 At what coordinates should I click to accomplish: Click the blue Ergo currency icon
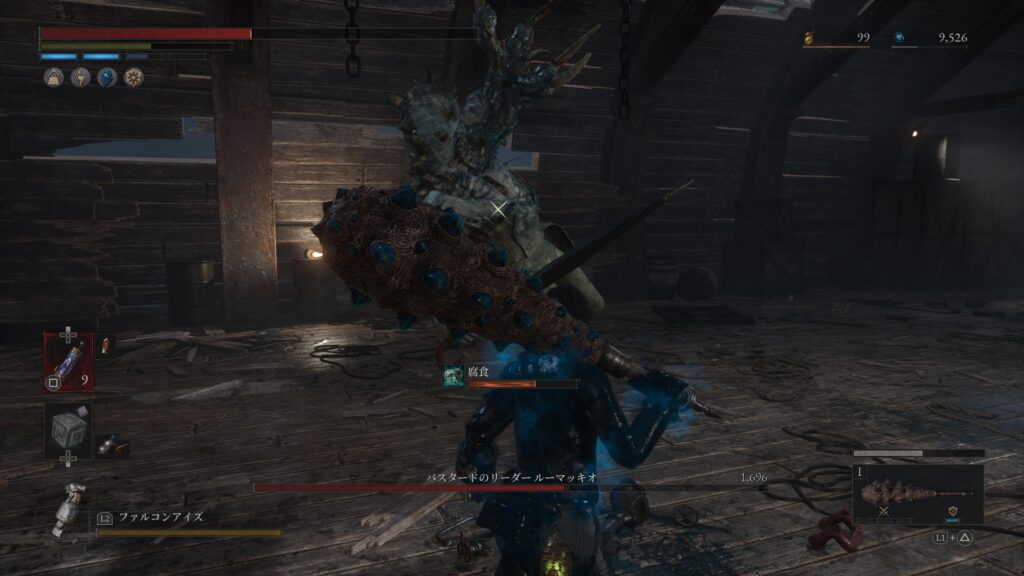[x=899, y=39]
